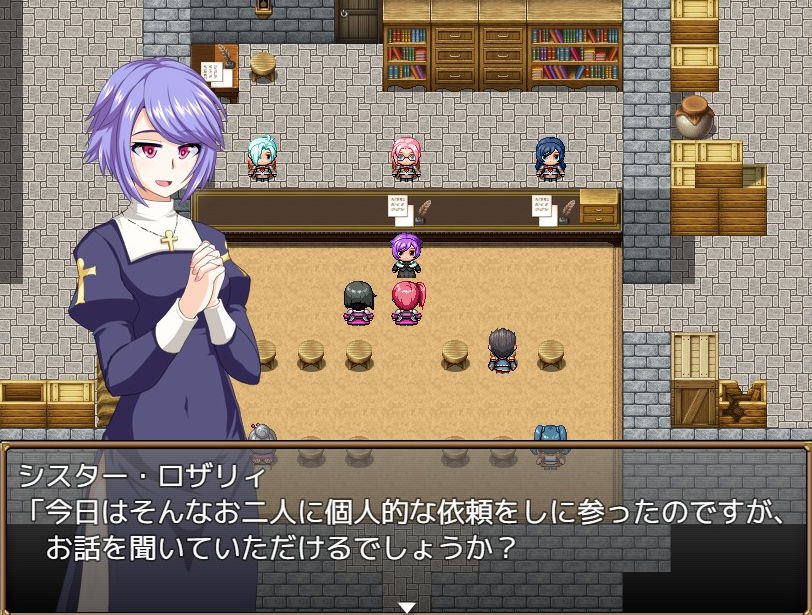Advance dialogue with the white continue arrow
The height and width of the screenshot is (615, 812).
[406, 606]
